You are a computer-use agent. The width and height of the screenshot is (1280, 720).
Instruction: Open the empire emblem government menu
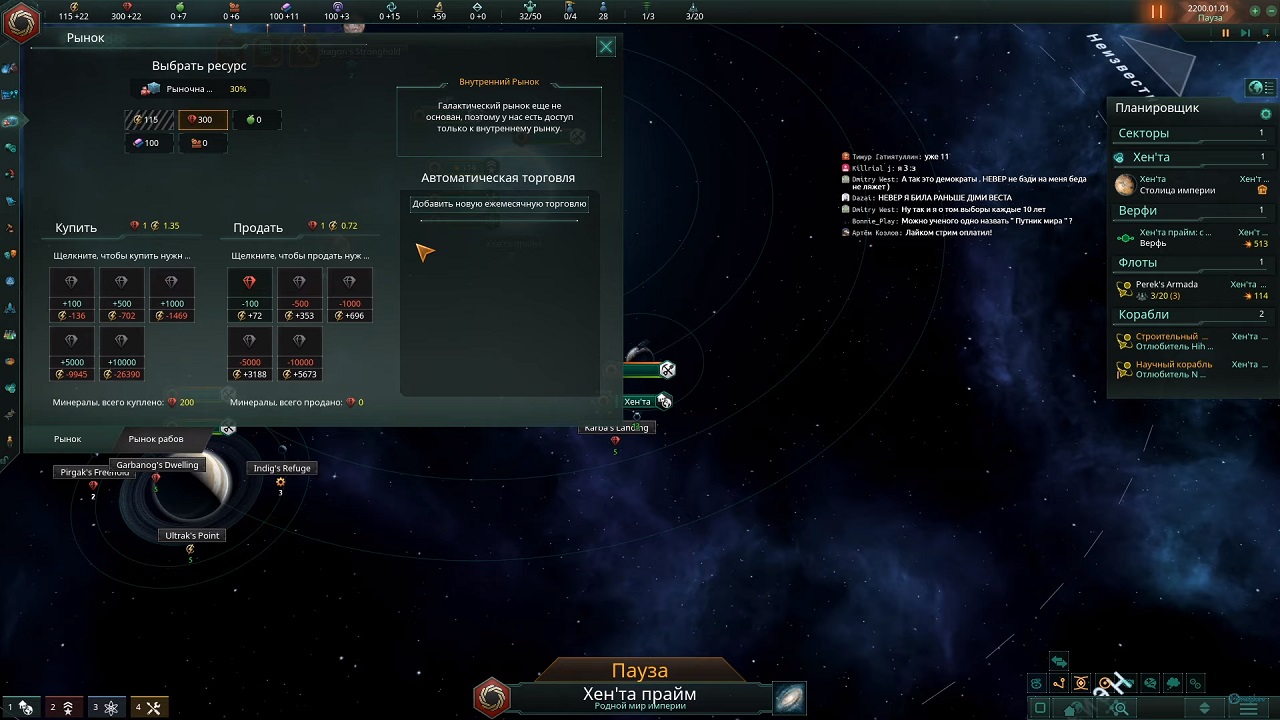pos(20,22)
